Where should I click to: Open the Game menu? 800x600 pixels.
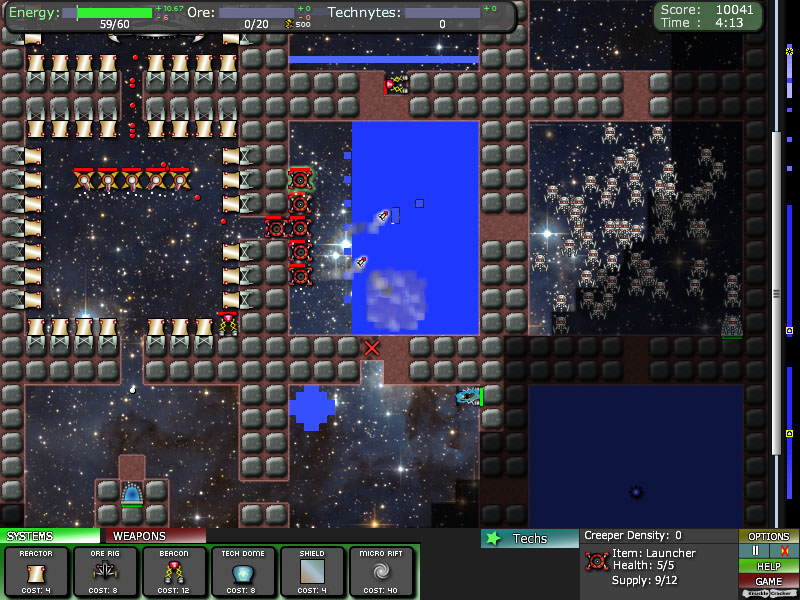tap(768, 581)
